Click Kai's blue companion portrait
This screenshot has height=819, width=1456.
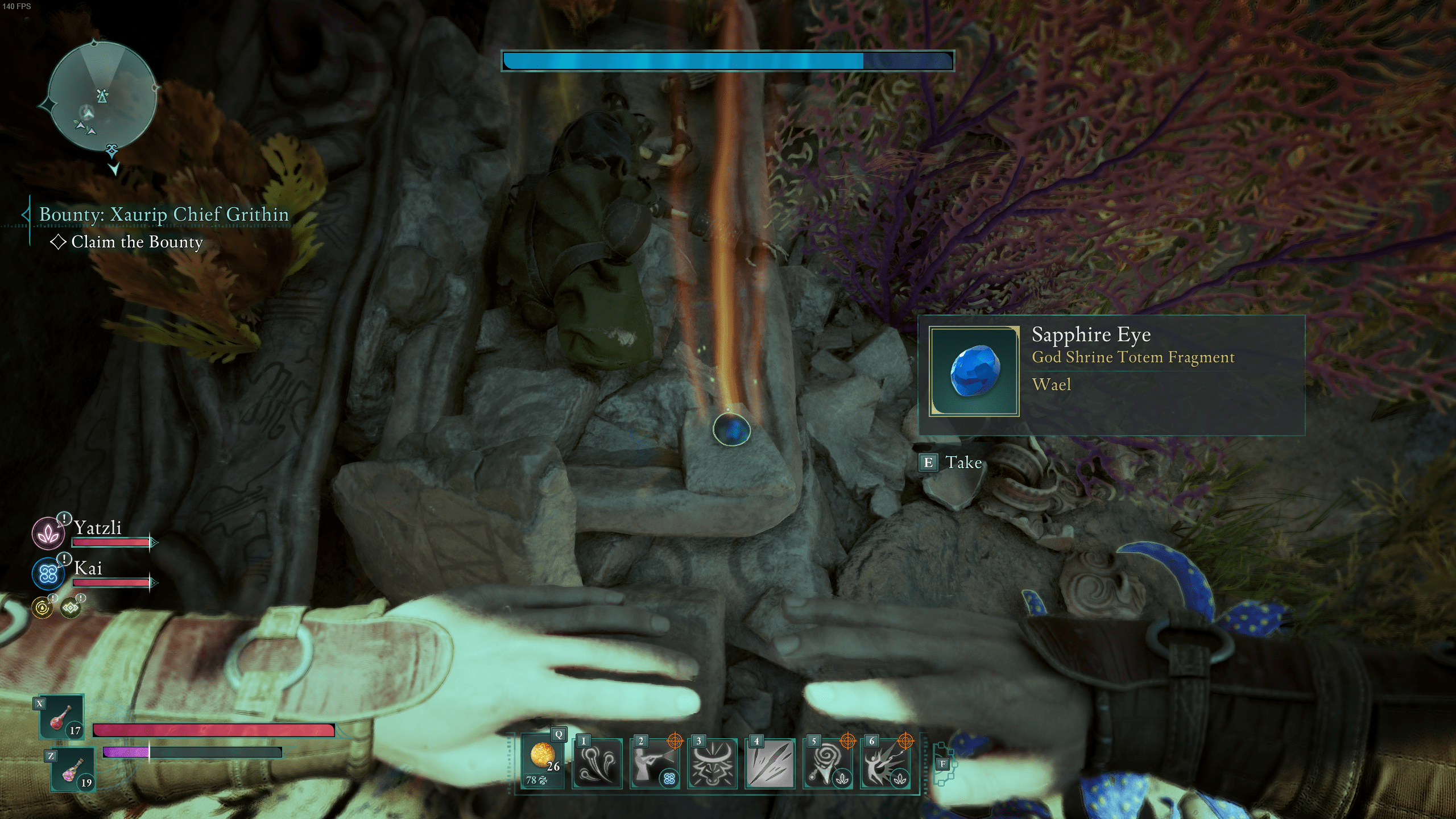coord(48,573)
